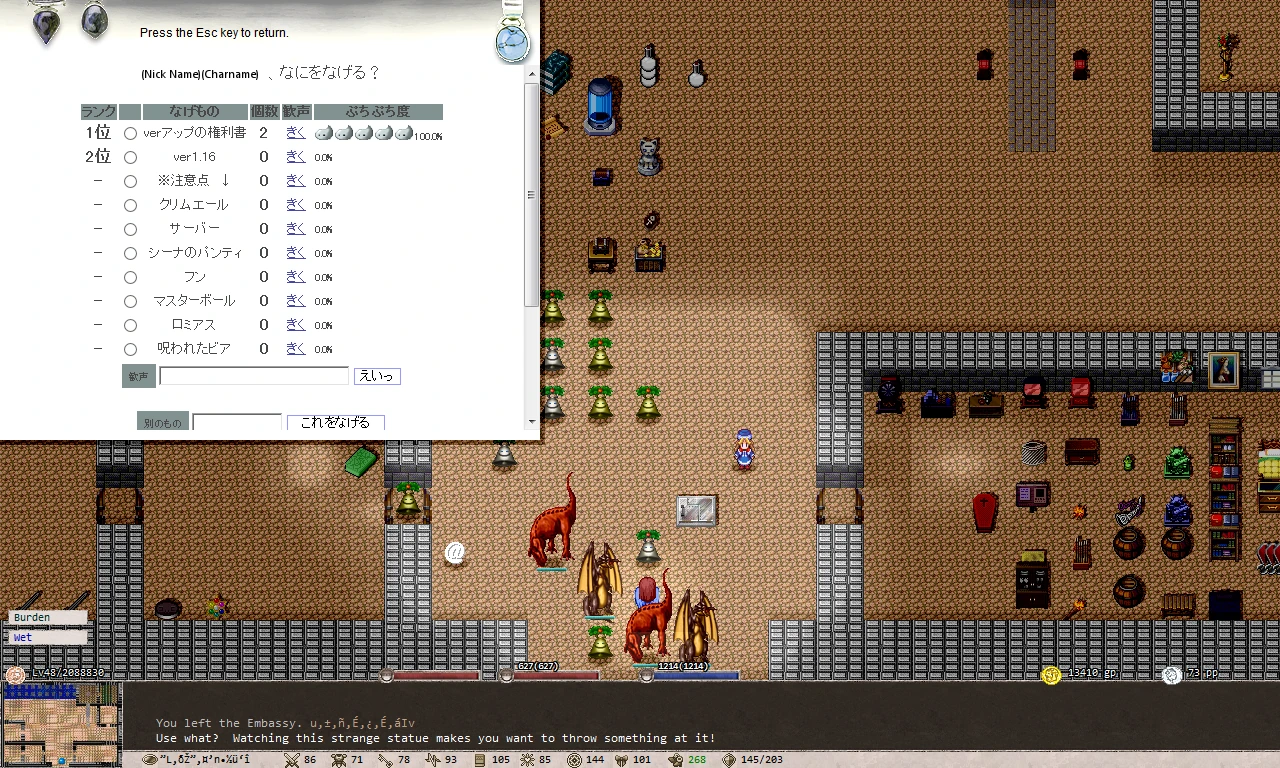The height and width of the screenshot is (768, 1280).
Task: Click the minimap in the bottom-left corner
Action: [62, 725]
